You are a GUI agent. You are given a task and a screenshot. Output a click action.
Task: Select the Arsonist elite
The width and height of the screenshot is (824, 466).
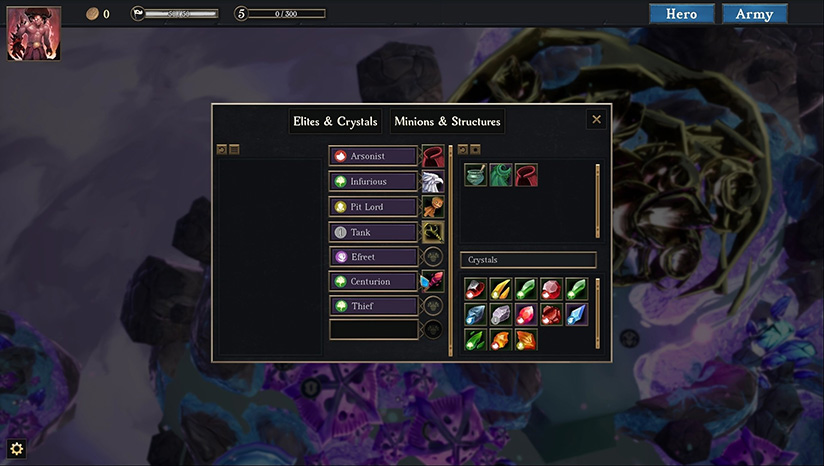(373, 156)
